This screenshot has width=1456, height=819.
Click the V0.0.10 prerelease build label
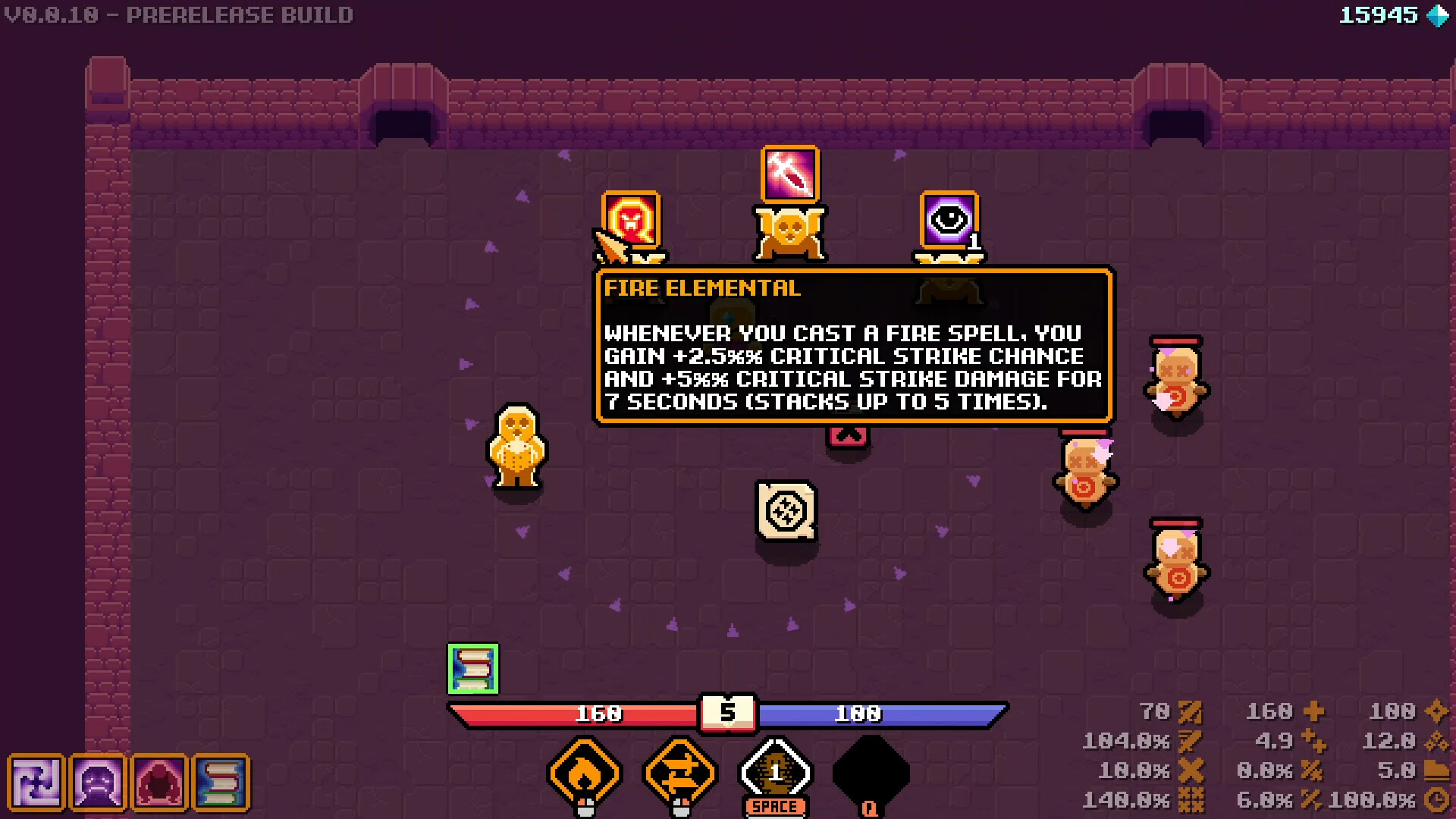click(x=180, y=14)
